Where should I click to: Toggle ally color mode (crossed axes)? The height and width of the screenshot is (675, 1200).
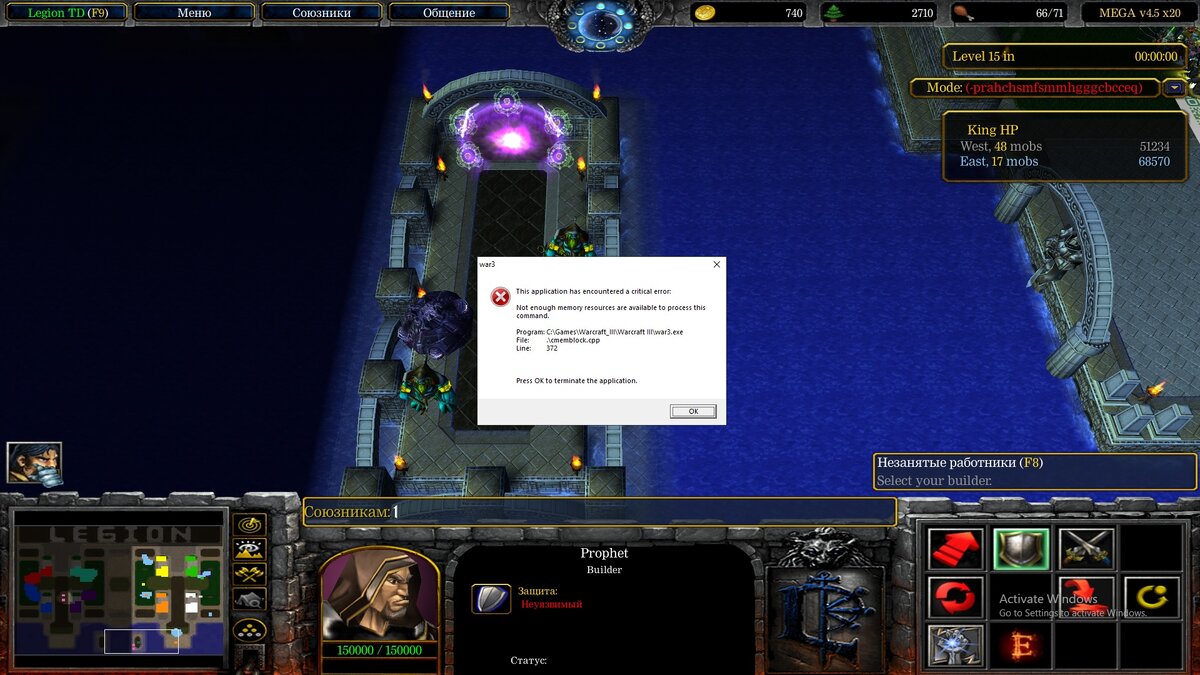[249, 574]
